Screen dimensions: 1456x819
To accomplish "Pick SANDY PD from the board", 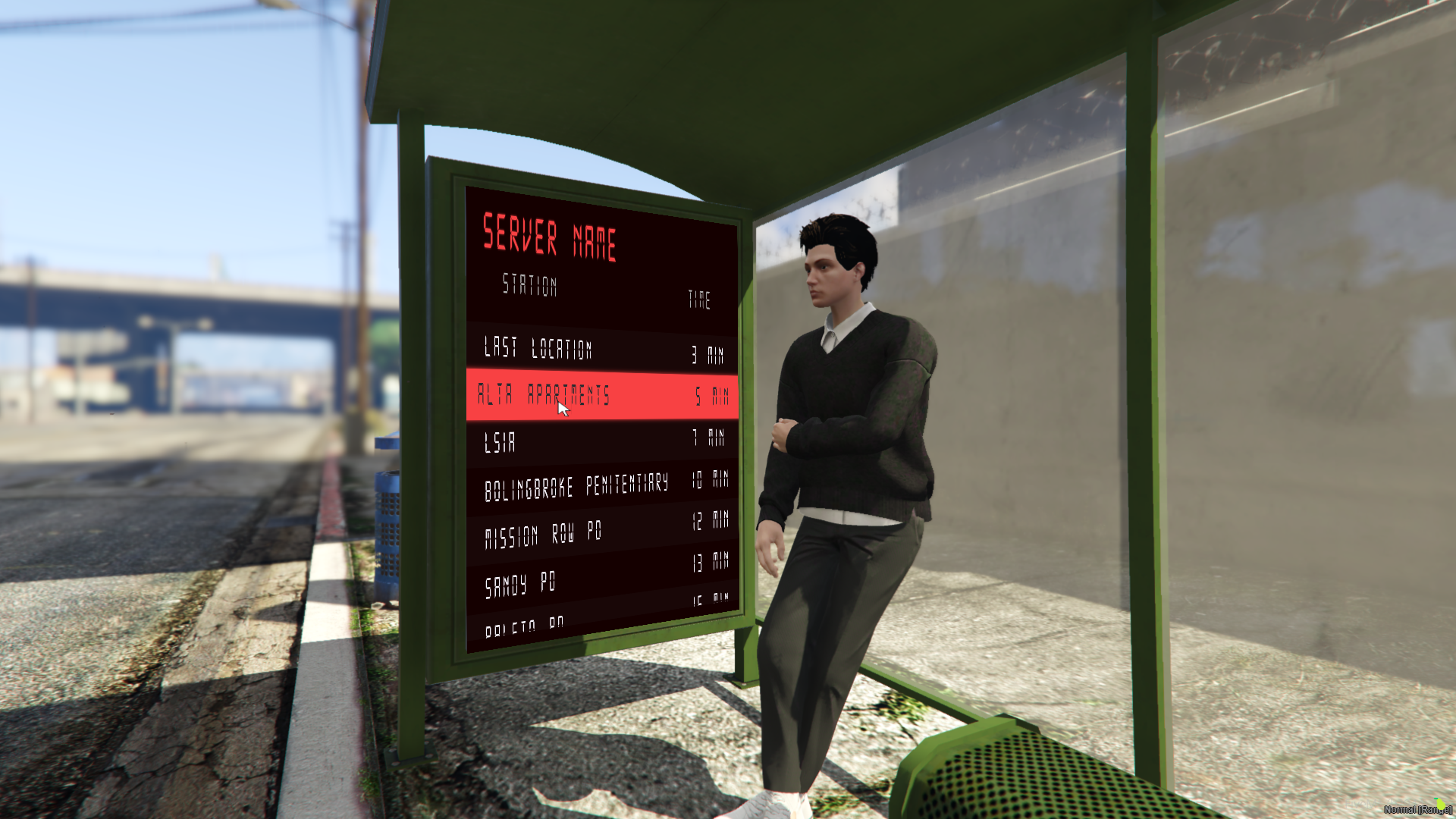I will [x=523, y=582].
